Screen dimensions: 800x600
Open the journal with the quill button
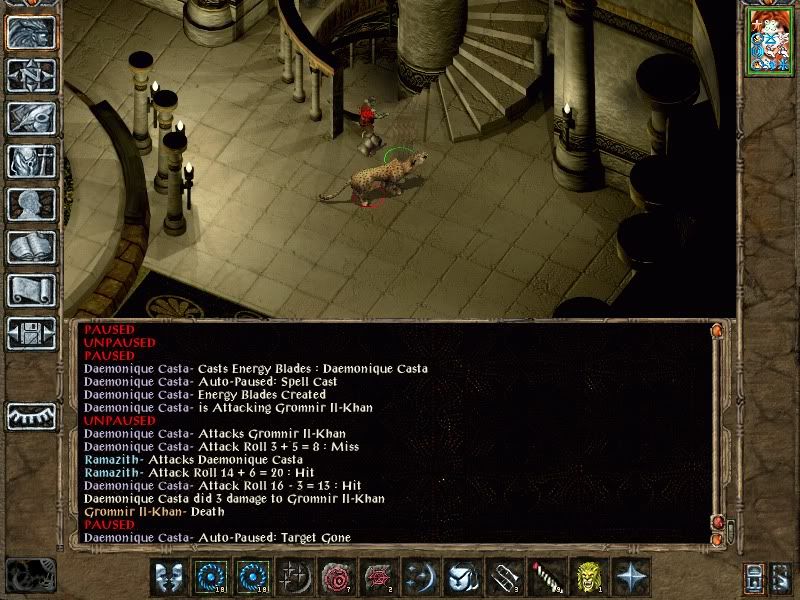pyautogui.click(x=31, y=118)
